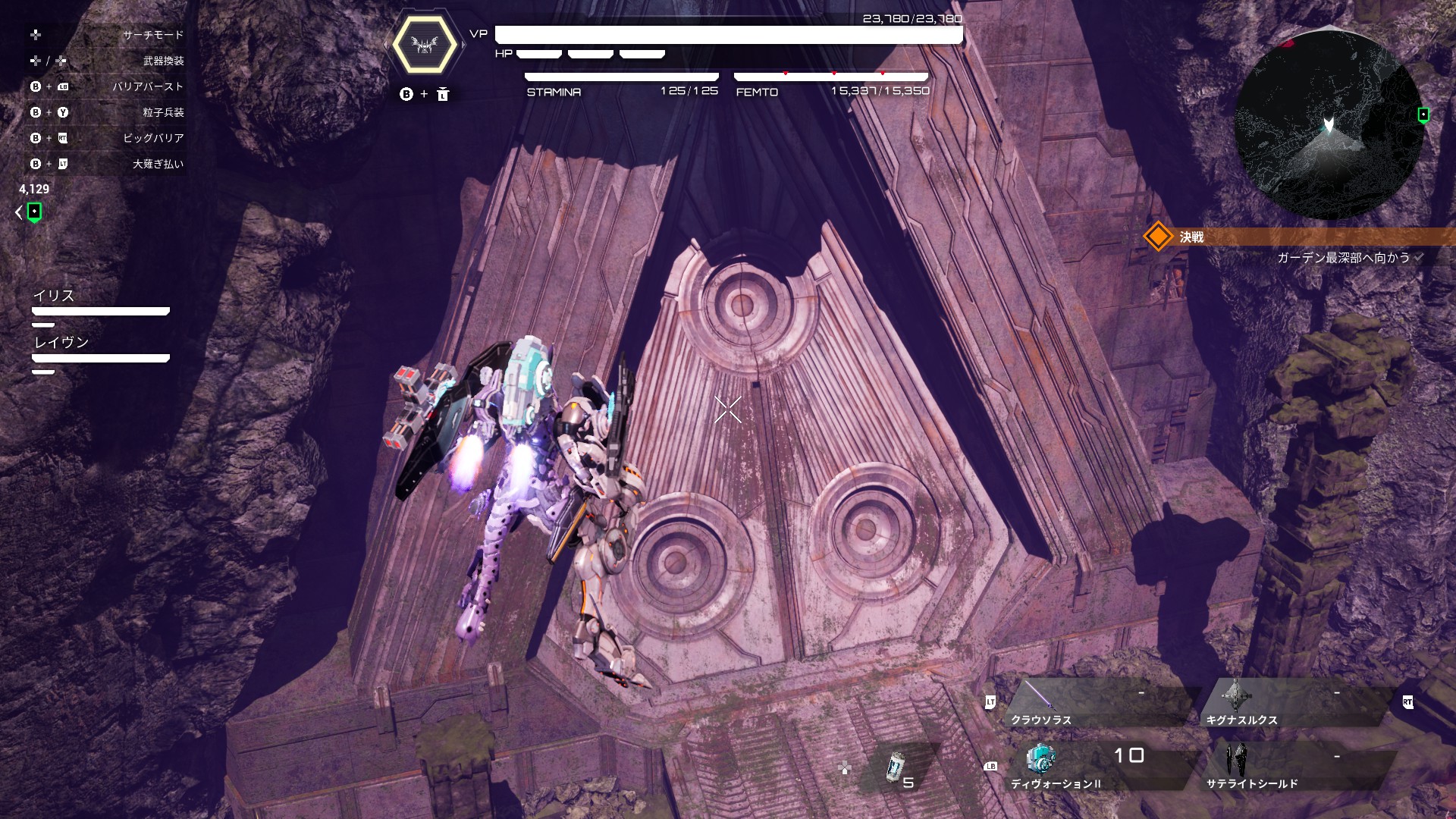Open the 決戦 mission objective tracker
Screen dimensions: 1456x819
pos(1289,237)
